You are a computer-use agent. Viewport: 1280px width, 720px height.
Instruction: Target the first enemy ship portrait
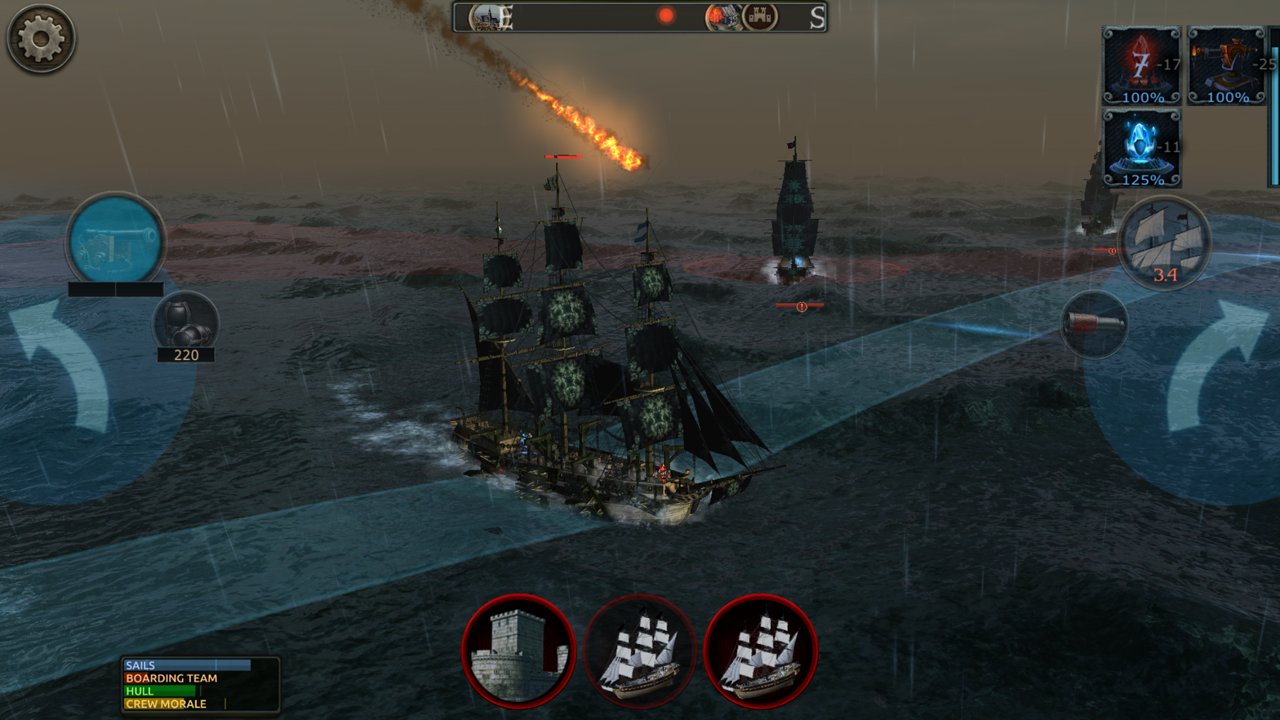[640, 650]
